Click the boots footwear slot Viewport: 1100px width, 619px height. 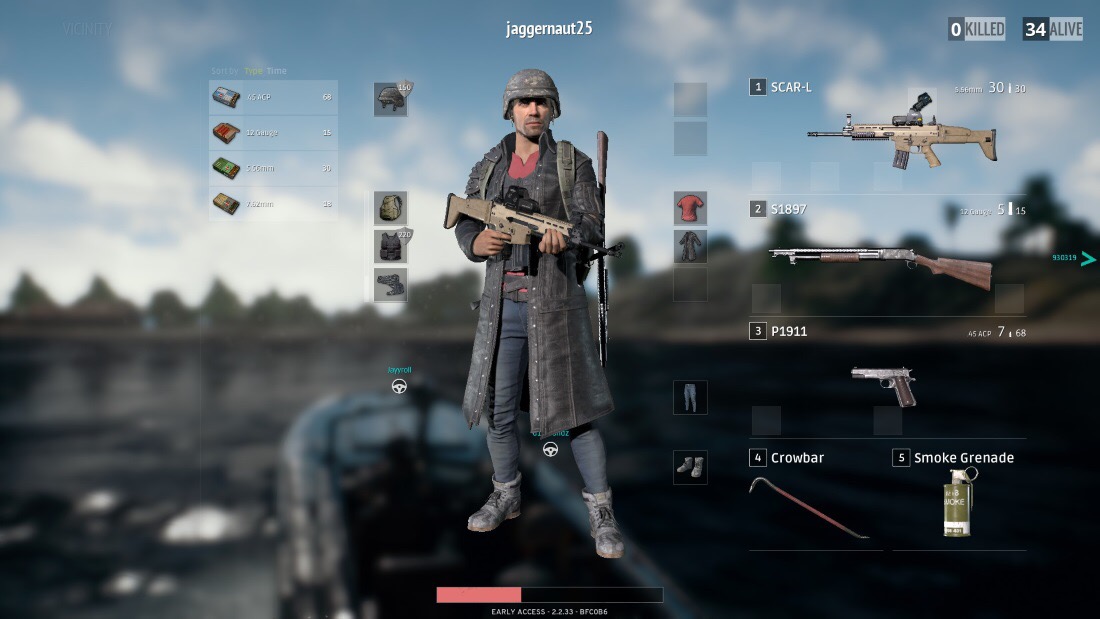tap(690, 467)
